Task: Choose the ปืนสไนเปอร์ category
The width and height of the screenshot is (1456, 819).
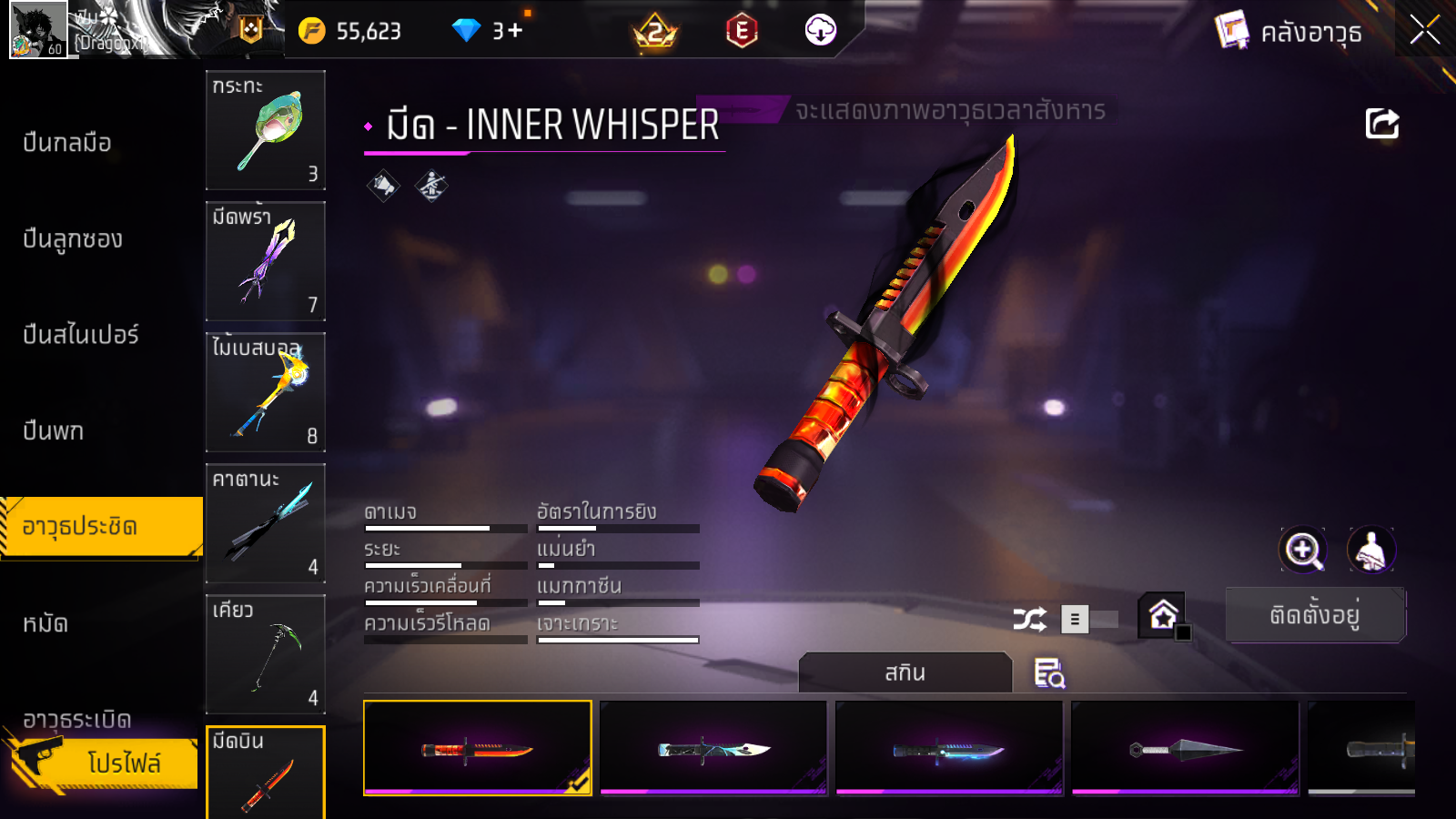Action: [x=81, y=335]
